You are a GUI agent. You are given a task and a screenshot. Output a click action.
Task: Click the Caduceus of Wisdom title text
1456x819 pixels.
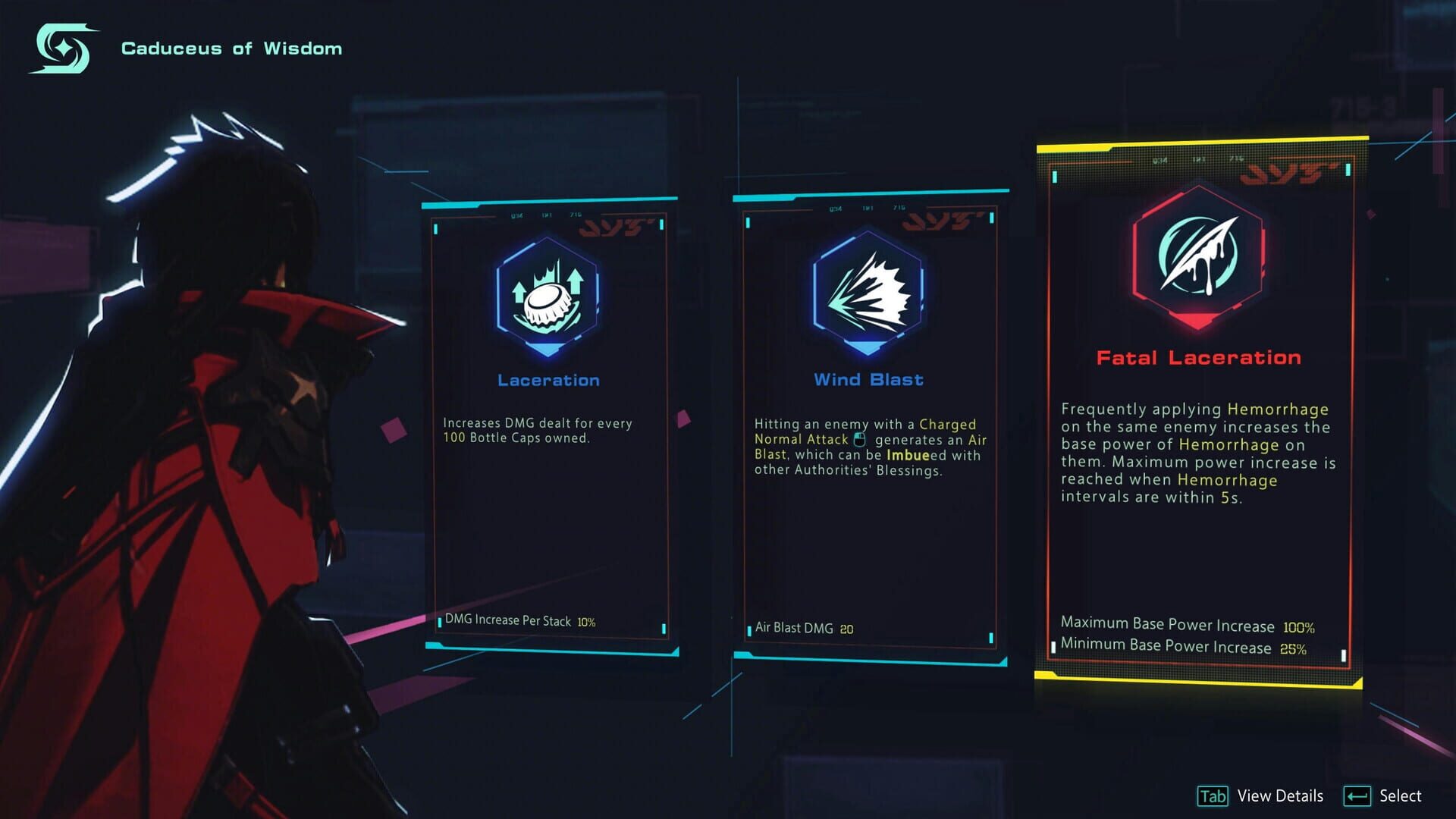(x=231, y=48)
